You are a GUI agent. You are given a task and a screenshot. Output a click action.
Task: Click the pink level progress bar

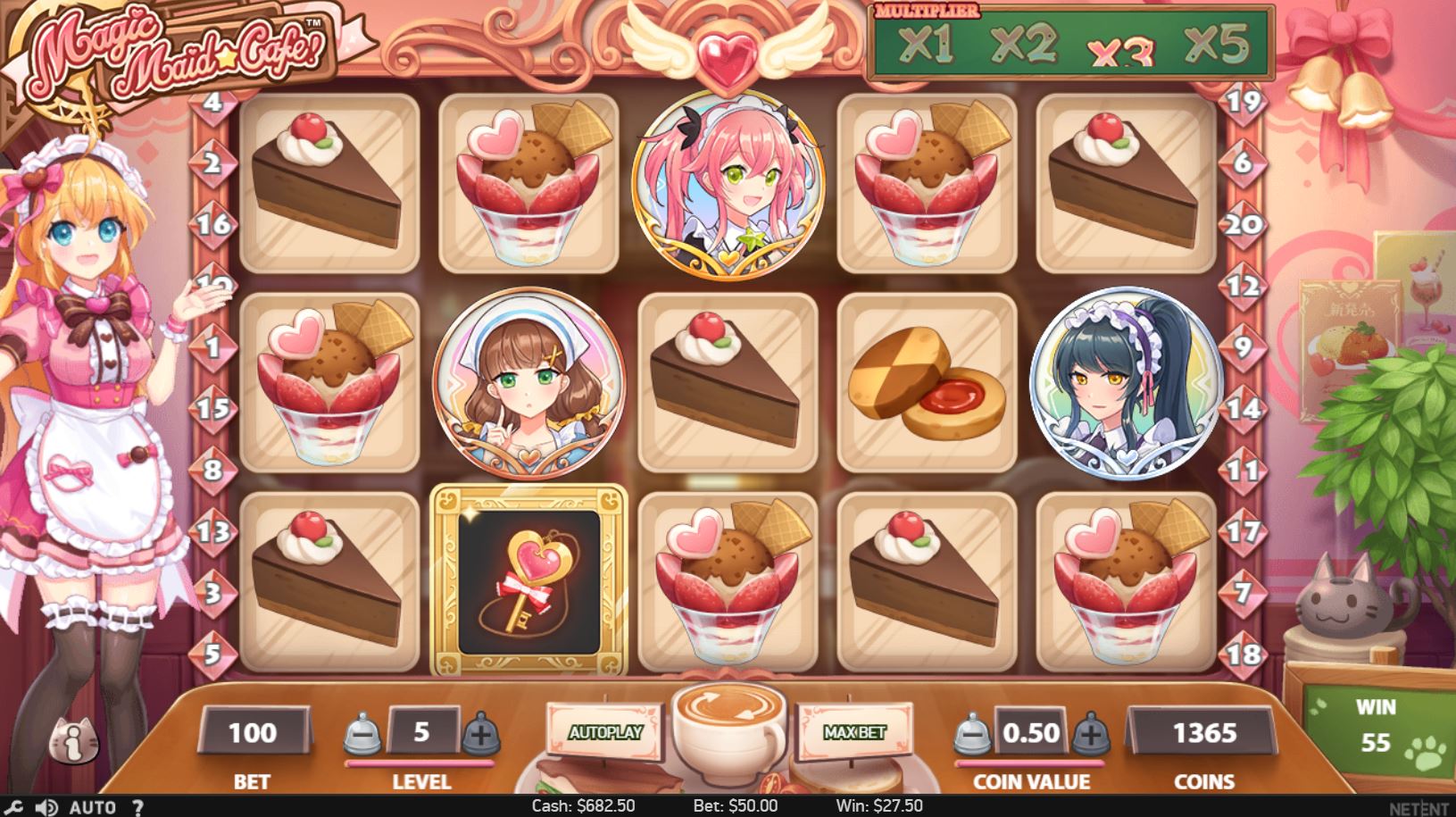coord(420,763)
